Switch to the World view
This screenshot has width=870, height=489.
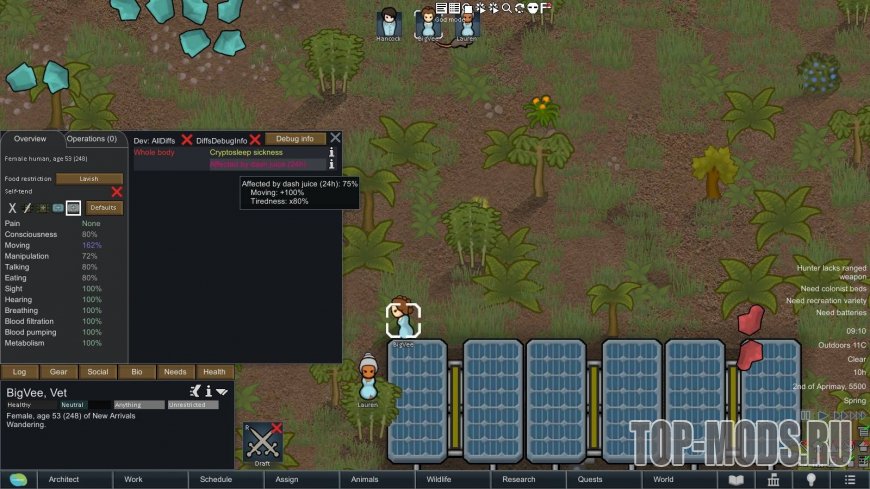coord(663,479)
